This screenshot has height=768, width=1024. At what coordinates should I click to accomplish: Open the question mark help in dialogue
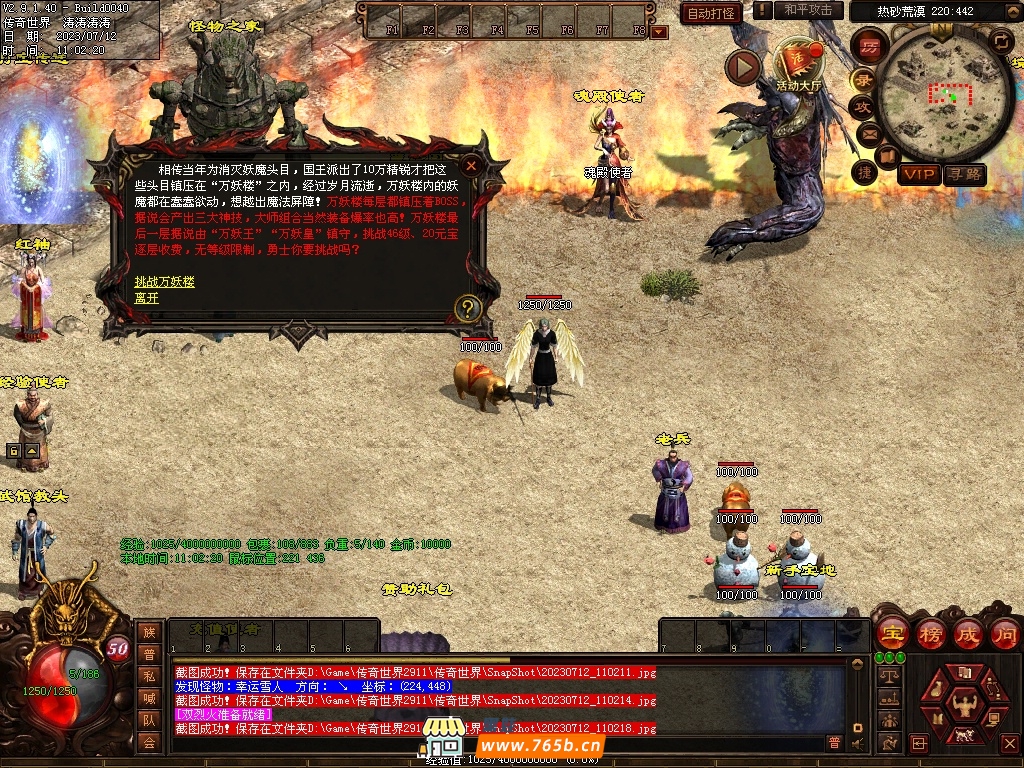[468, 308]
